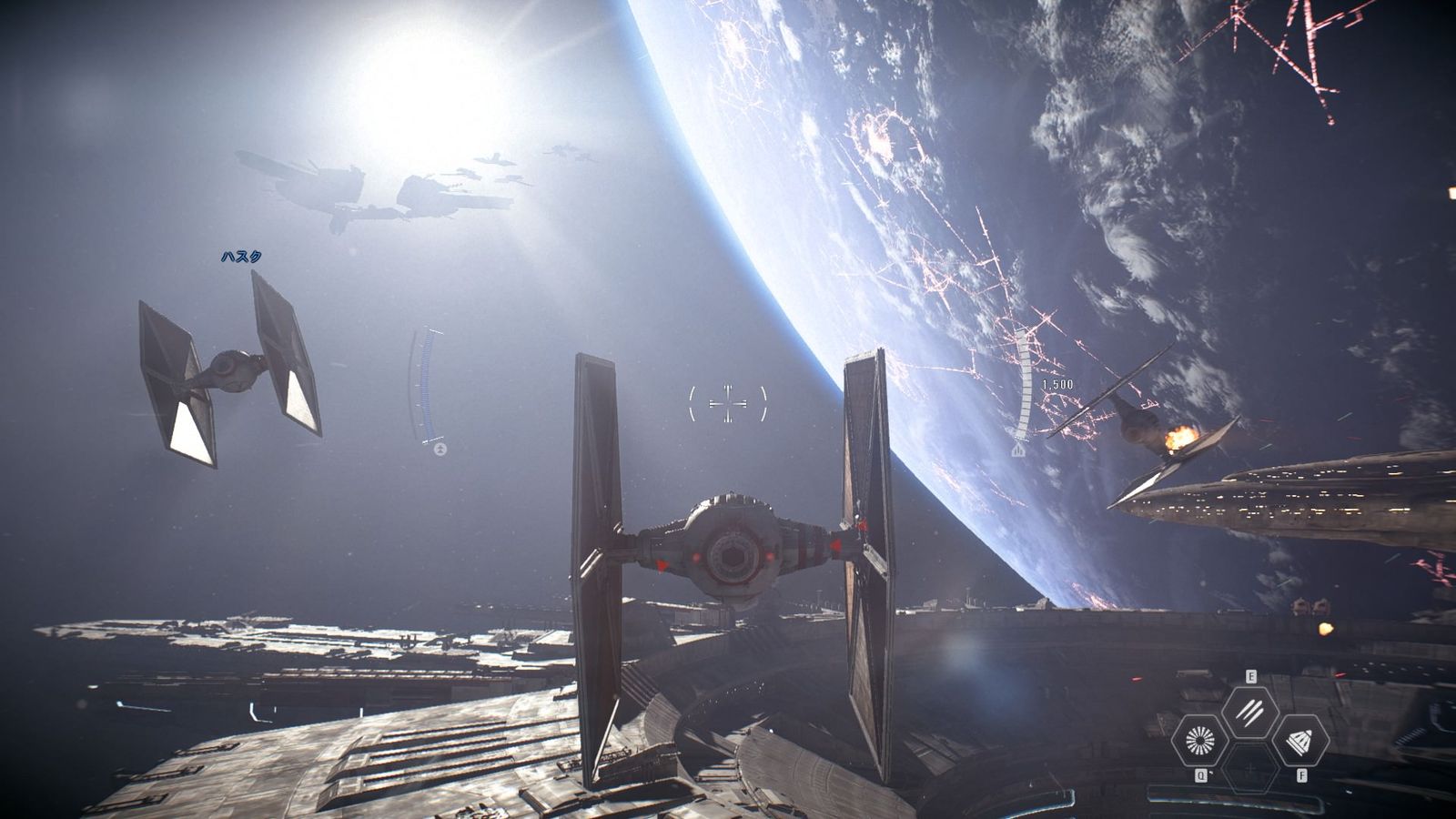Trigger the F proton torpedo ability icon
This screenshot has height=819, width=1456.
point(1302,742)
